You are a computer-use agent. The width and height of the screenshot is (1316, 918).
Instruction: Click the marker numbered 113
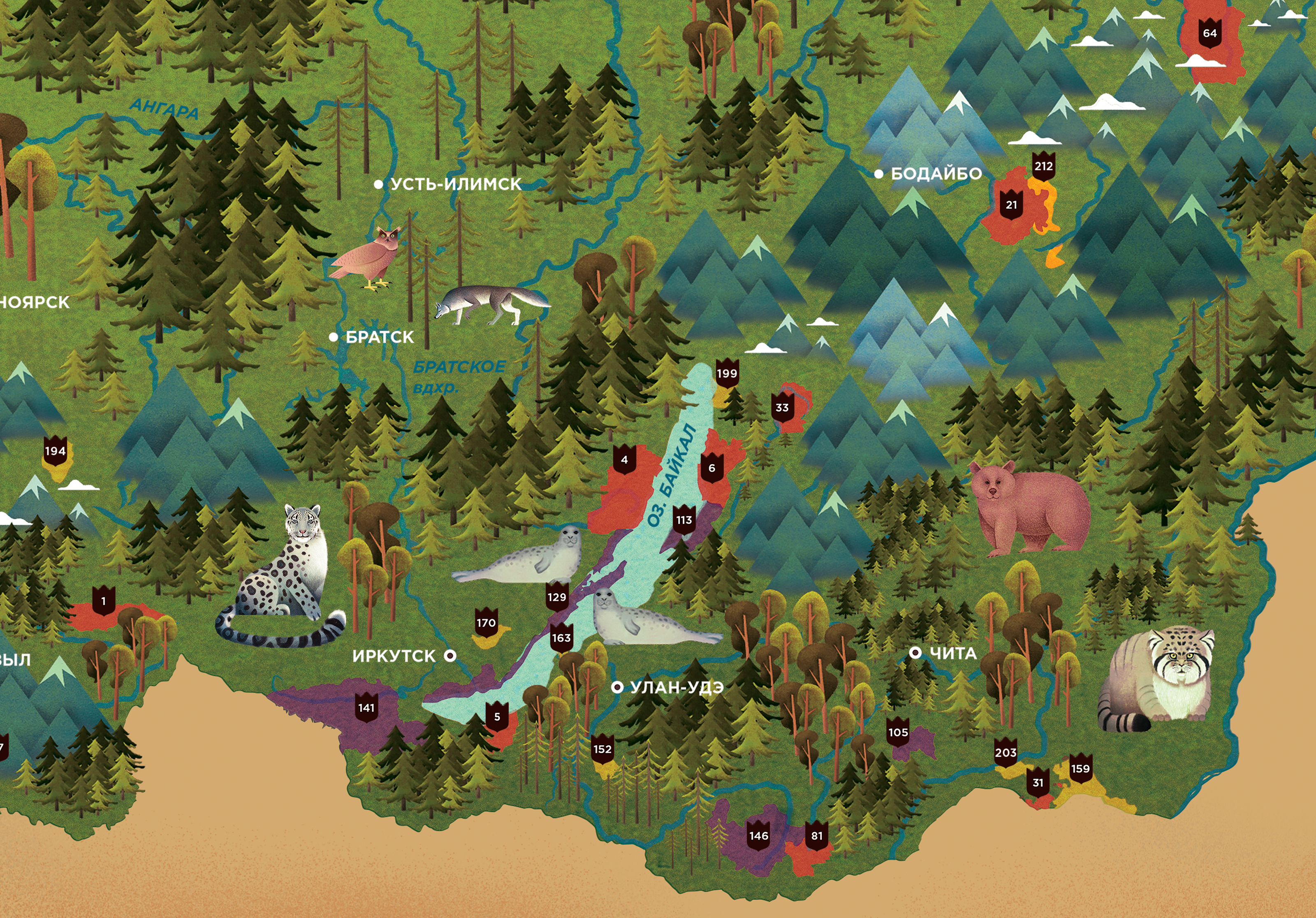[684, 521]
